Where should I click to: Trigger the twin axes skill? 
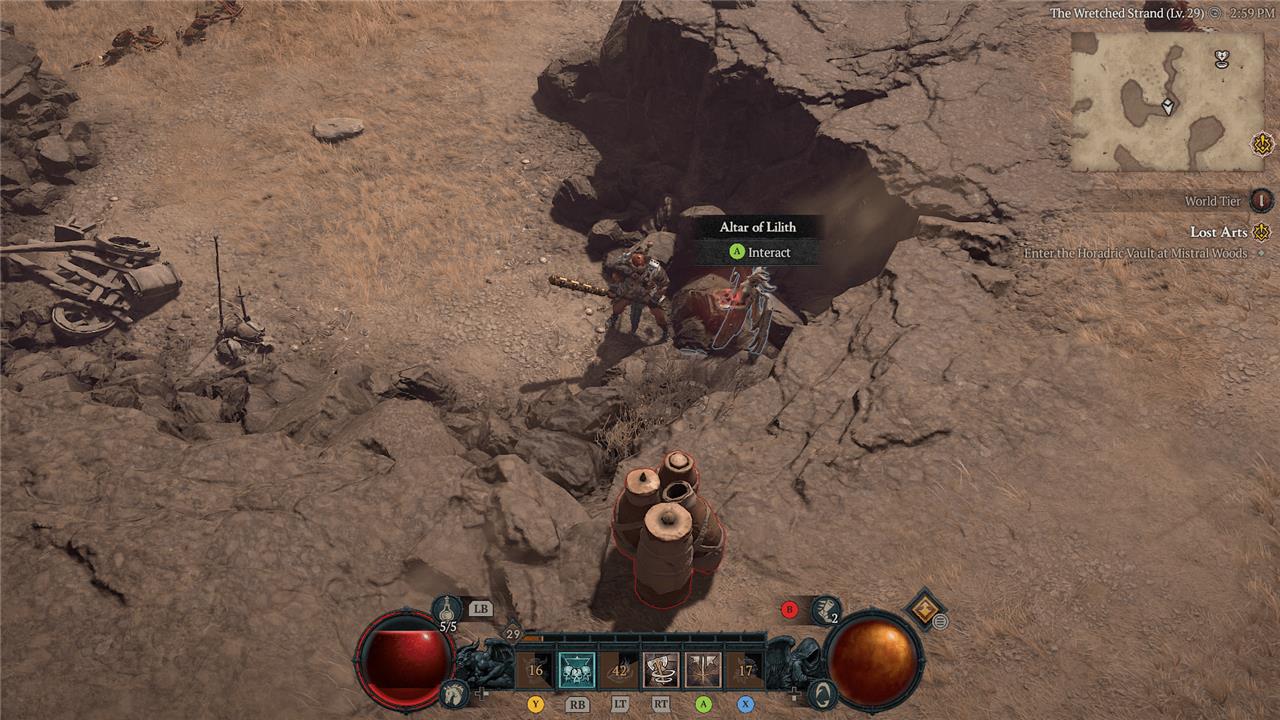tap(703, 670)
